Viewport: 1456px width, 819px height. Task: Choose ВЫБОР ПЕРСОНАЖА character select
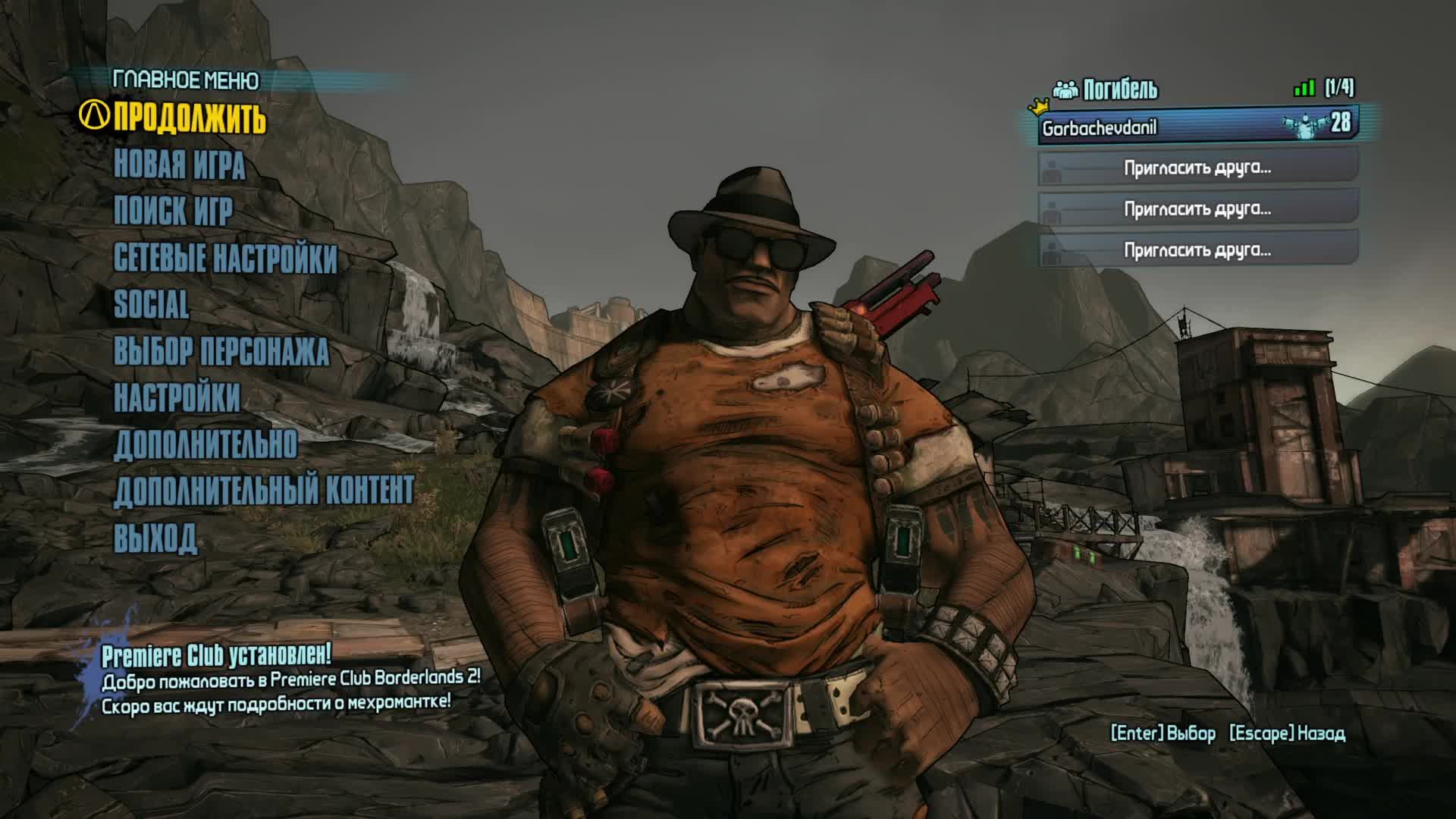(221, 352)
